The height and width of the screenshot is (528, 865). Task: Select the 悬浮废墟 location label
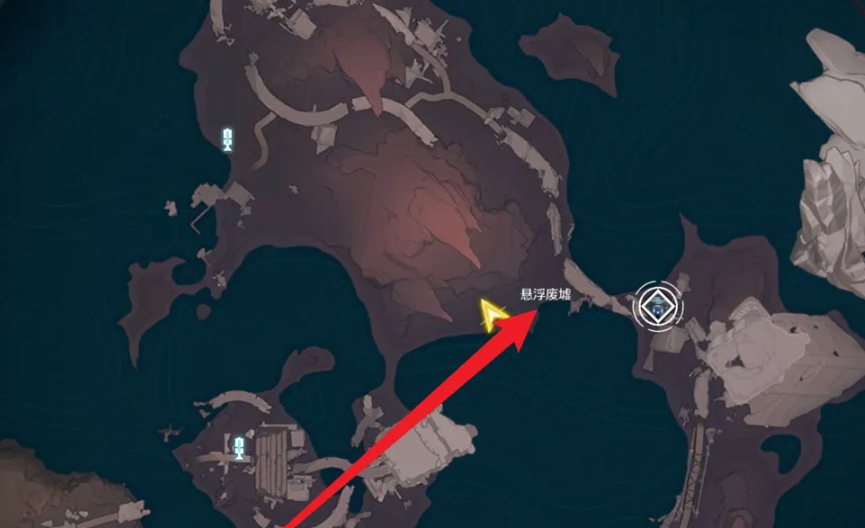click(x=545, y=295)
